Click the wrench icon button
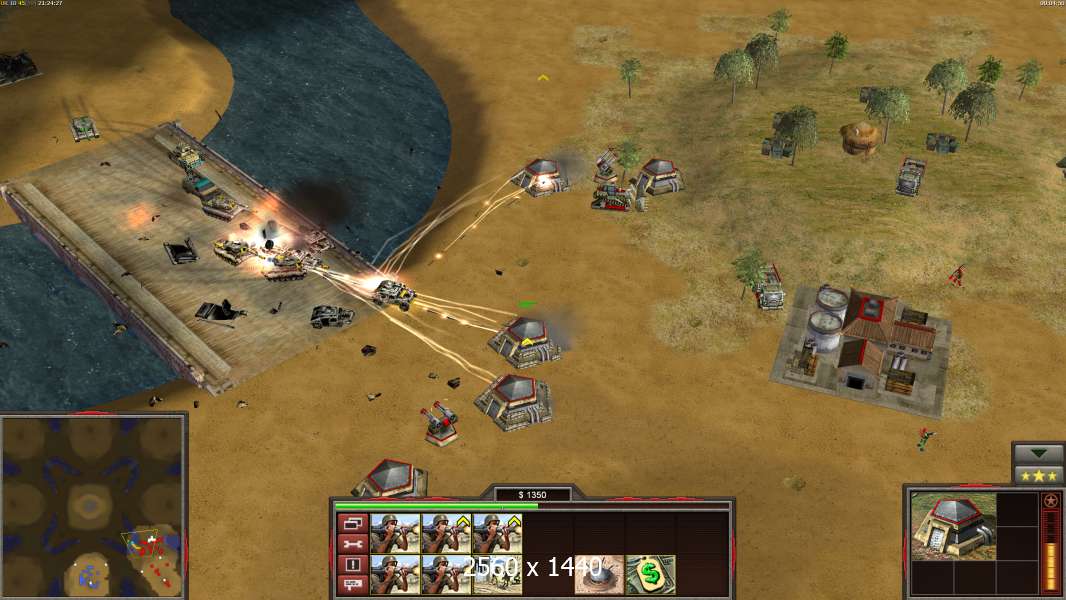1066x600 pixels. click(x=351, y=543)
